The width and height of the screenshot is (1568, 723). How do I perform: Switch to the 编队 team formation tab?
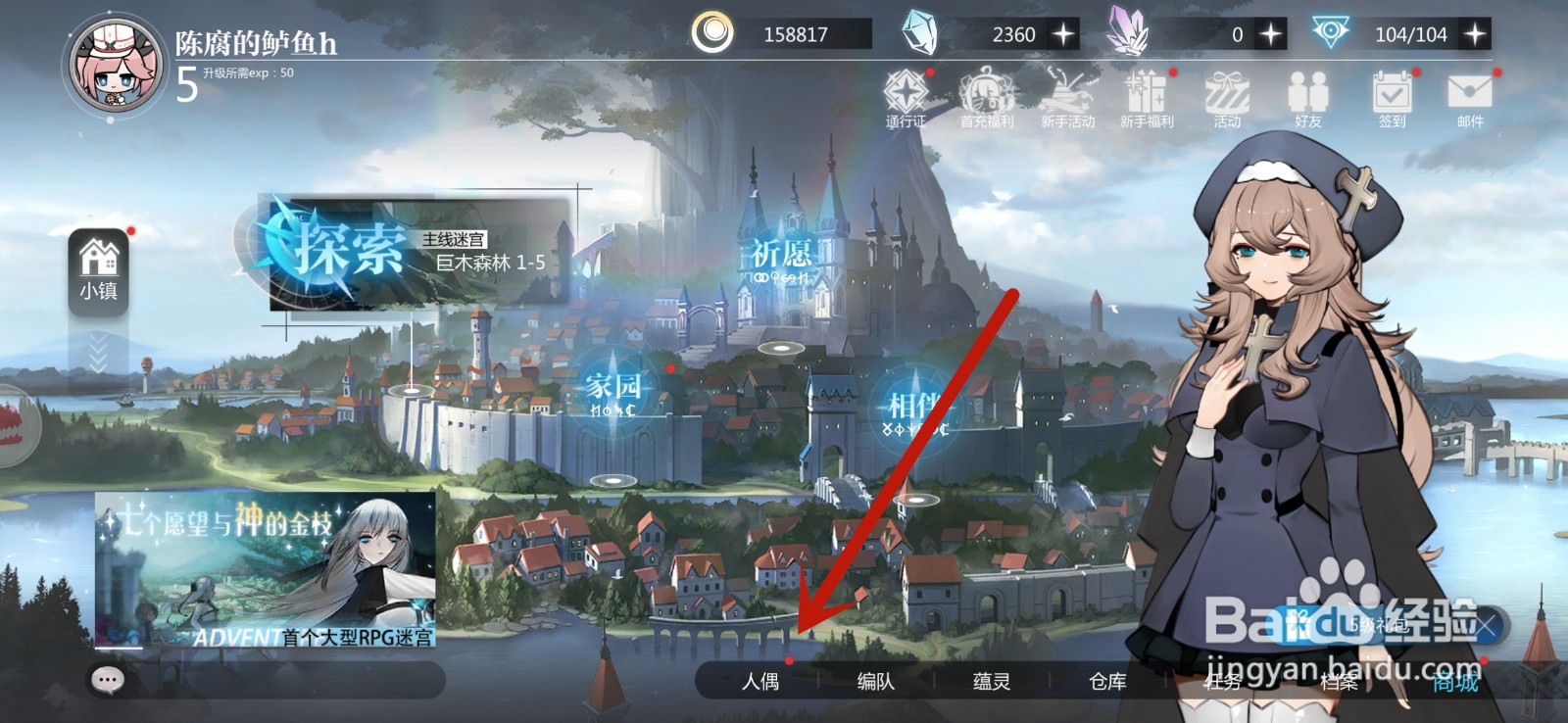pos(875,682)
